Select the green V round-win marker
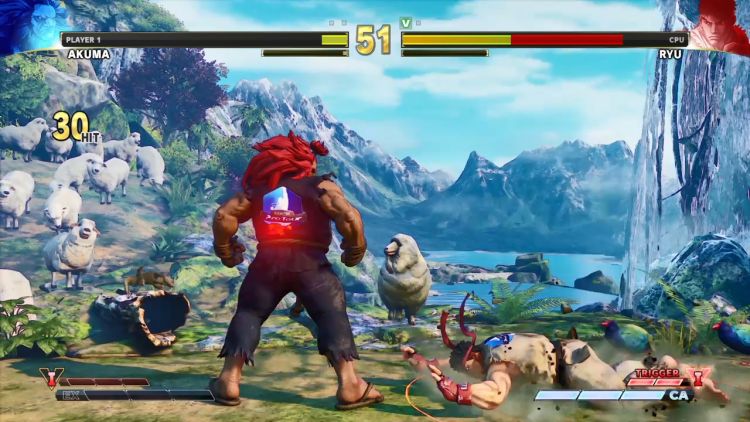Viewport: 750px width, 422px height. coord(405,22)
